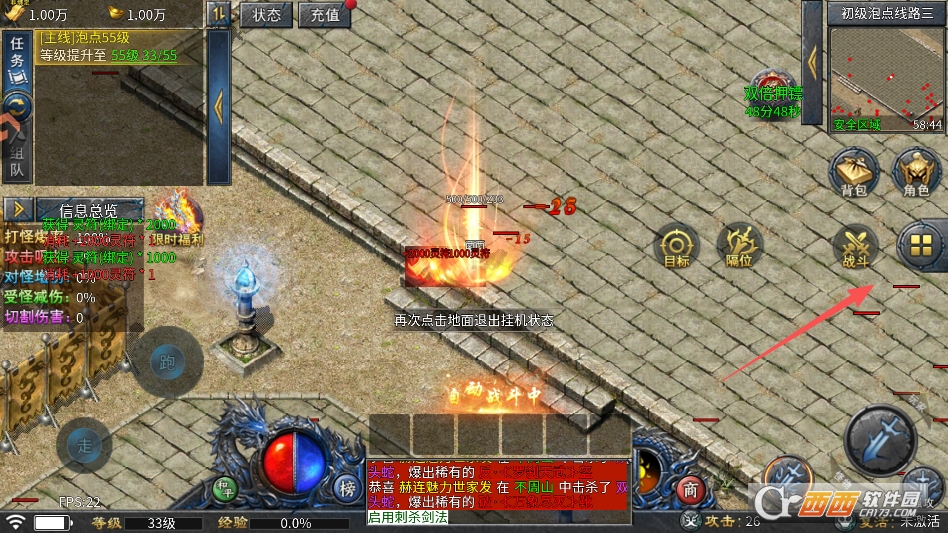Open the 商 shop button

pyautogui.click(x=689, y=490)
